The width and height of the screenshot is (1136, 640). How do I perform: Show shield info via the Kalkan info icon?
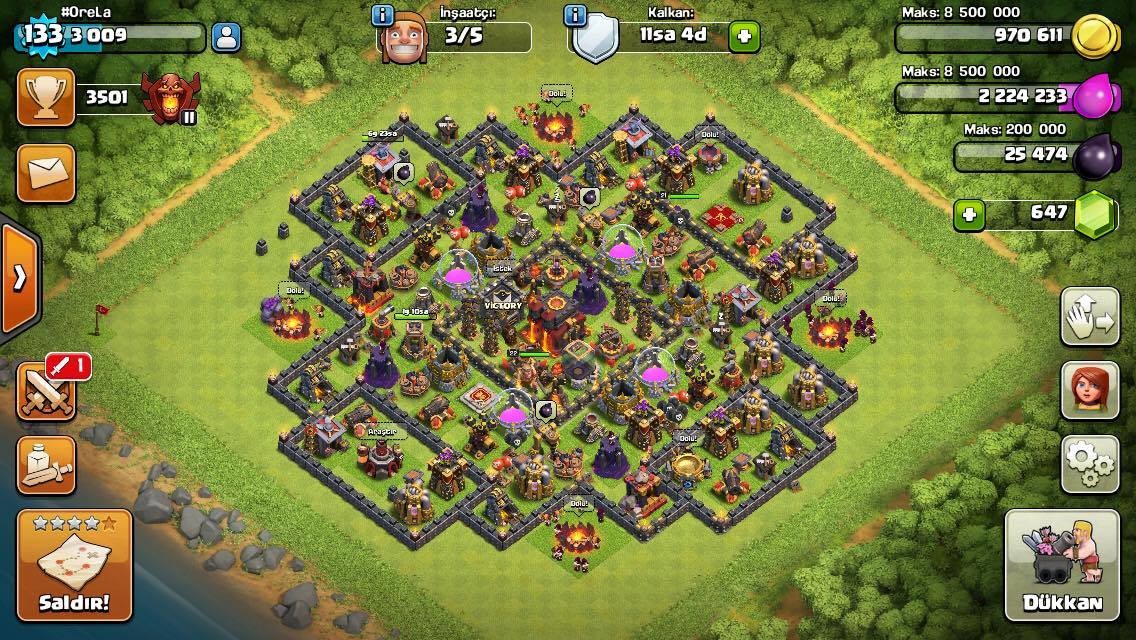pos(575,15)
